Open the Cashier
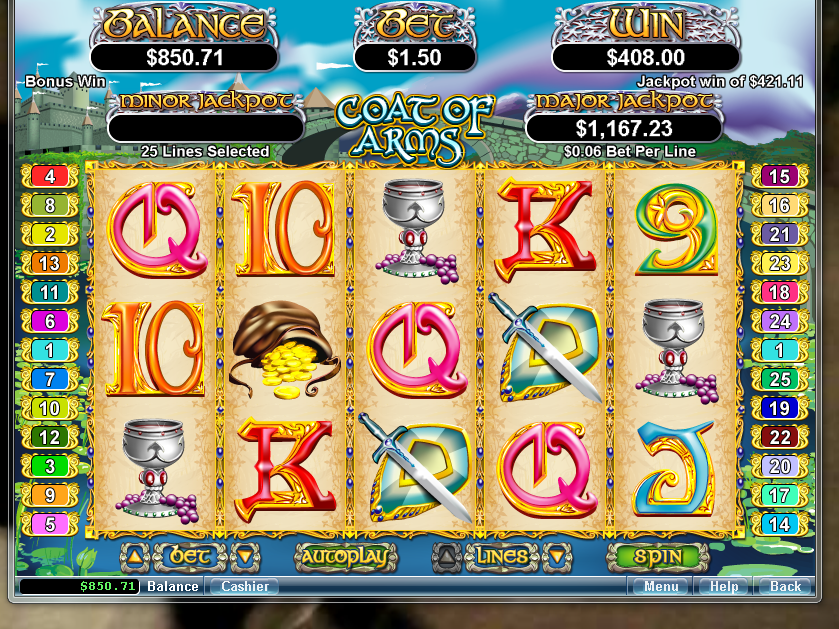Viewport: 839px width, 629px height. point(244,587)
